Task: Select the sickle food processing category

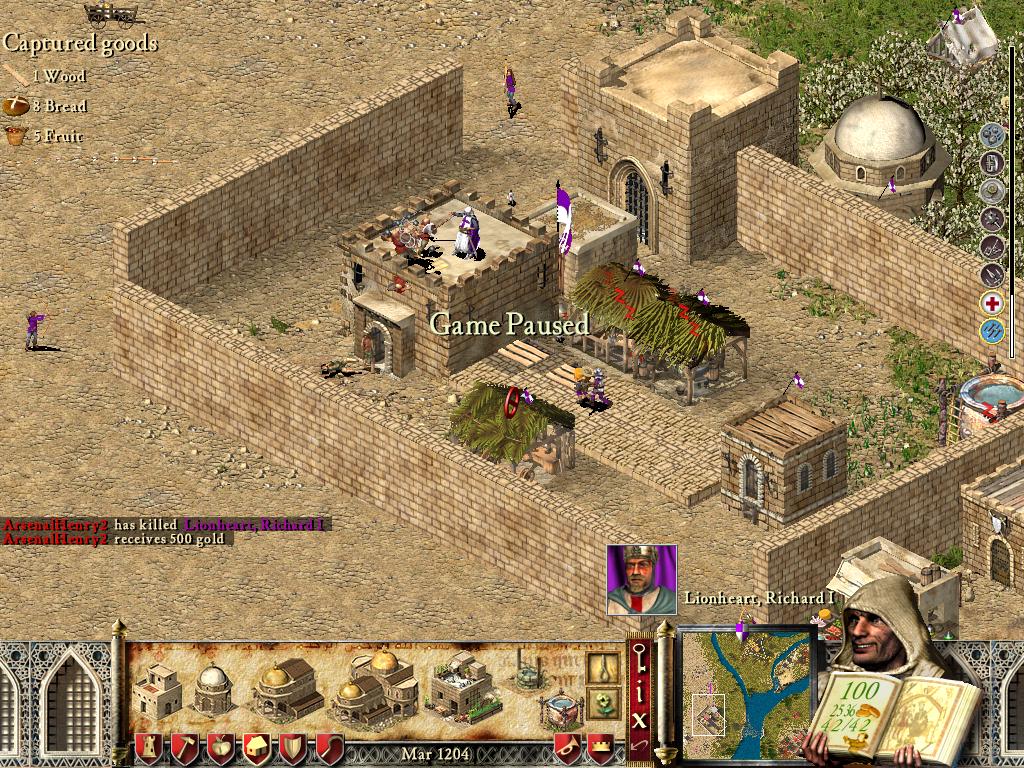Action: pyautogui.click(x=329, y=747)
